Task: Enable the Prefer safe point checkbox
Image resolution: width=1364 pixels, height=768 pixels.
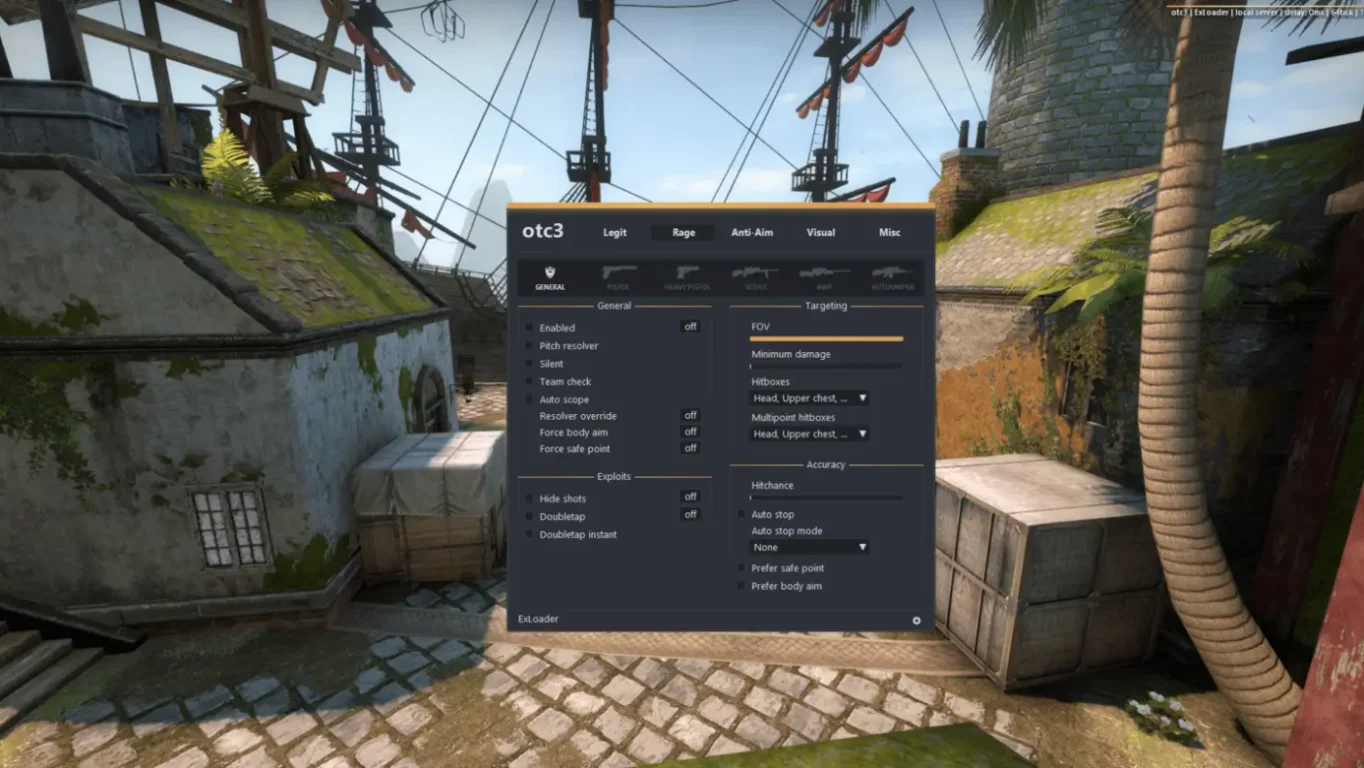Action: click(741, 568)
